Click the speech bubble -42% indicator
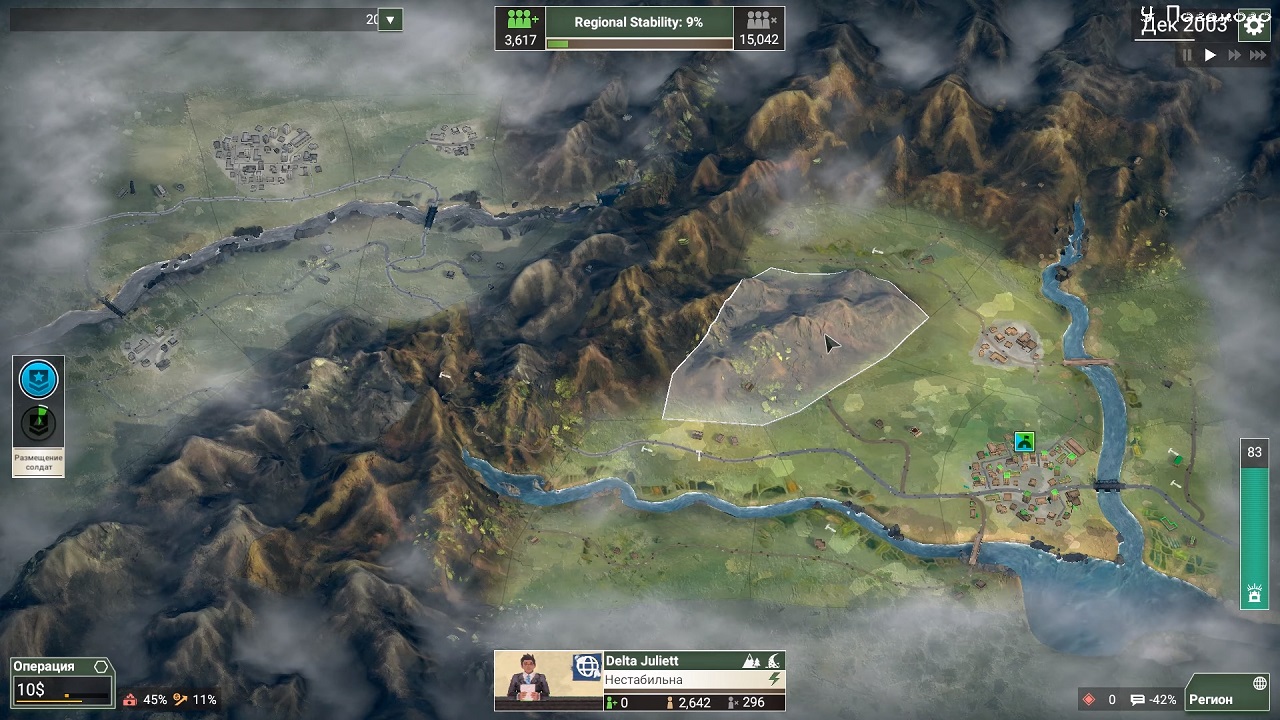The height and width of the screenshot is (720, 1280). pyautogui.click(x=1153, y=700)
